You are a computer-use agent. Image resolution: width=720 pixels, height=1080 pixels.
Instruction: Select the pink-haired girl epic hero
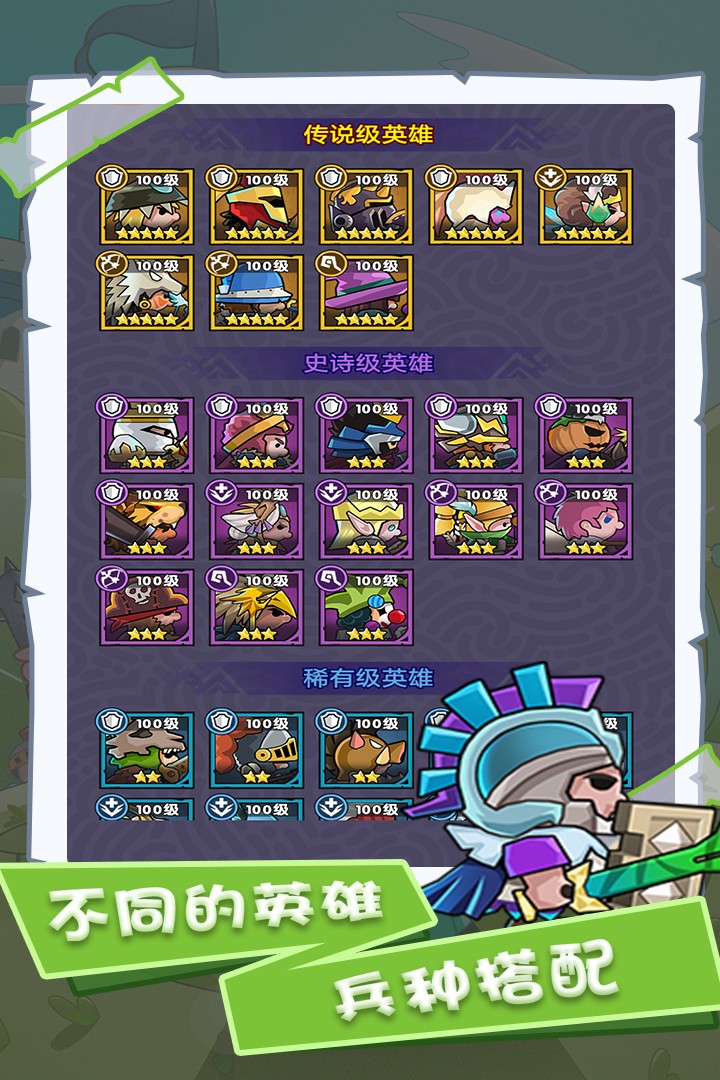point(586,521)
